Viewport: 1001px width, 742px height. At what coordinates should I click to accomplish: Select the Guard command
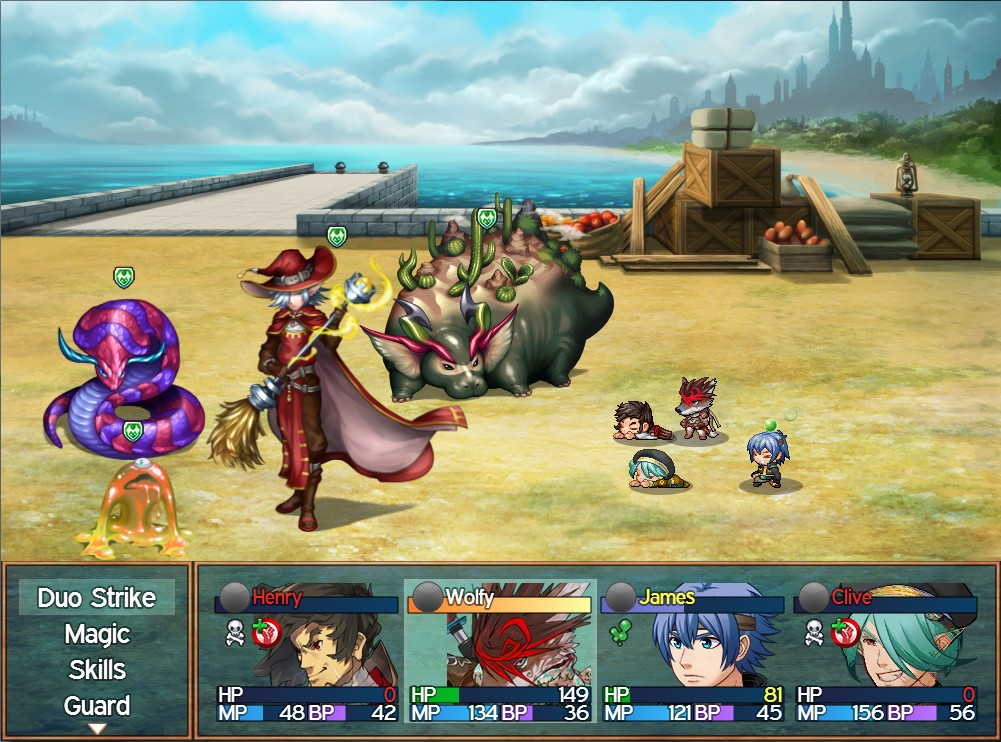(97, 705)
